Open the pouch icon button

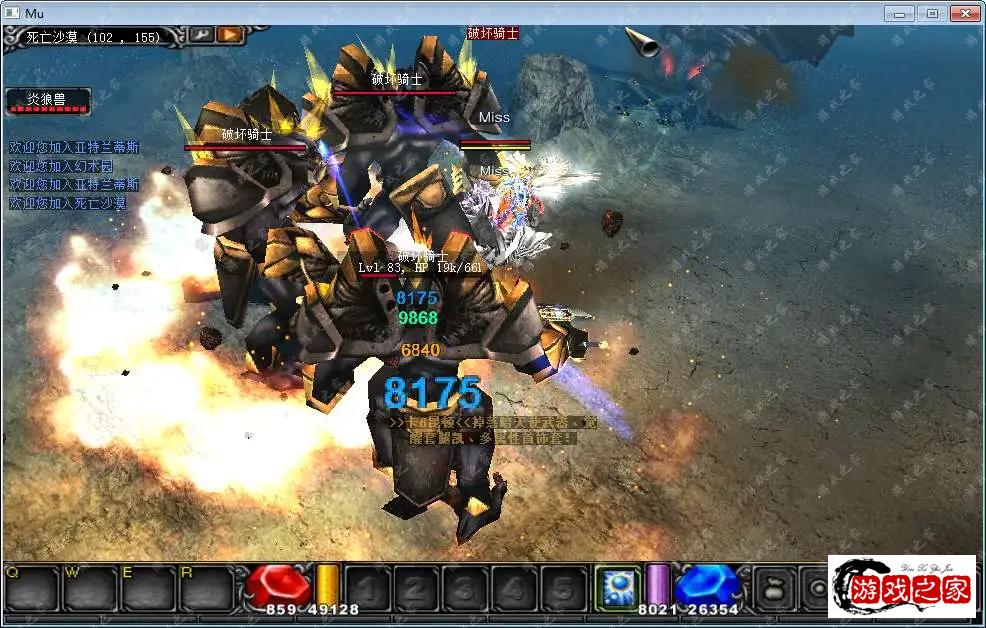click(772, 587)
